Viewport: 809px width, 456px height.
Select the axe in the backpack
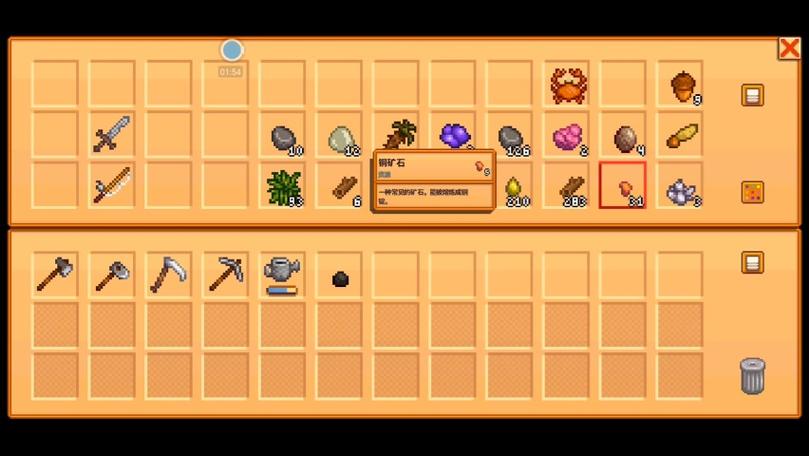coord(54,274)
